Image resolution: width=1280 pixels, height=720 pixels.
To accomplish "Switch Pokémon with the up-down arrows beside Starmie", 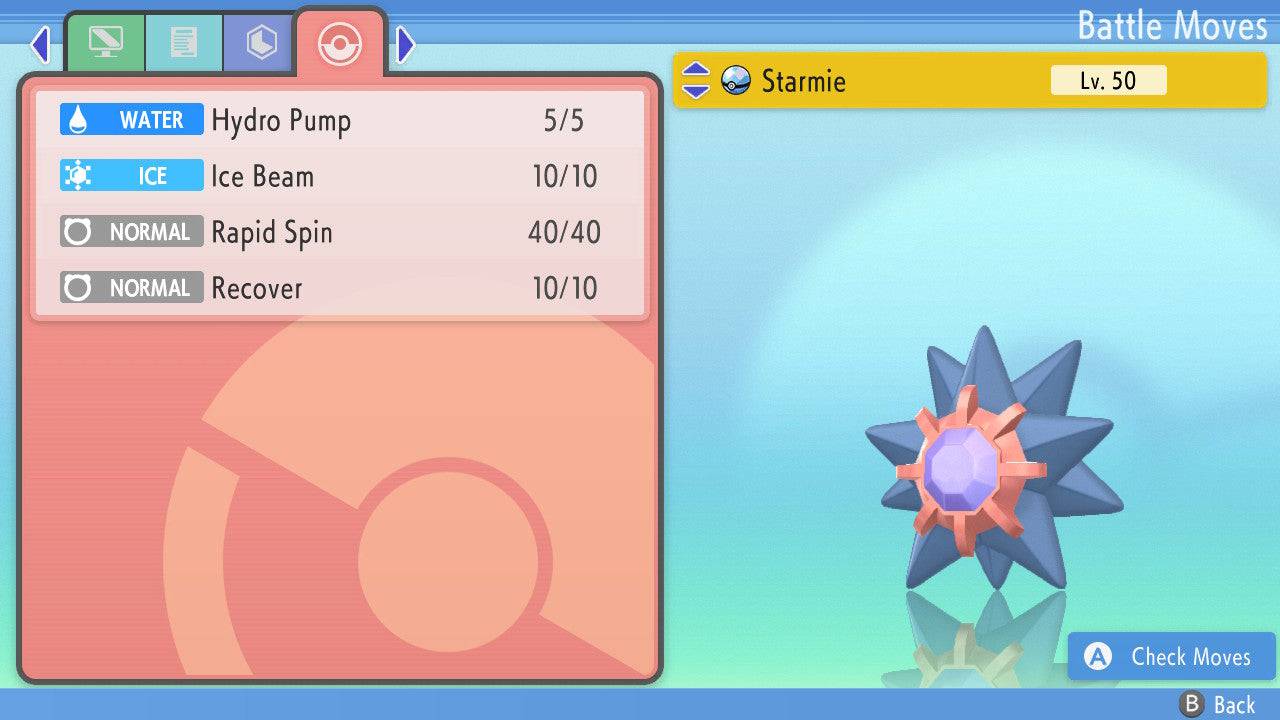I will tap(695, 81).
